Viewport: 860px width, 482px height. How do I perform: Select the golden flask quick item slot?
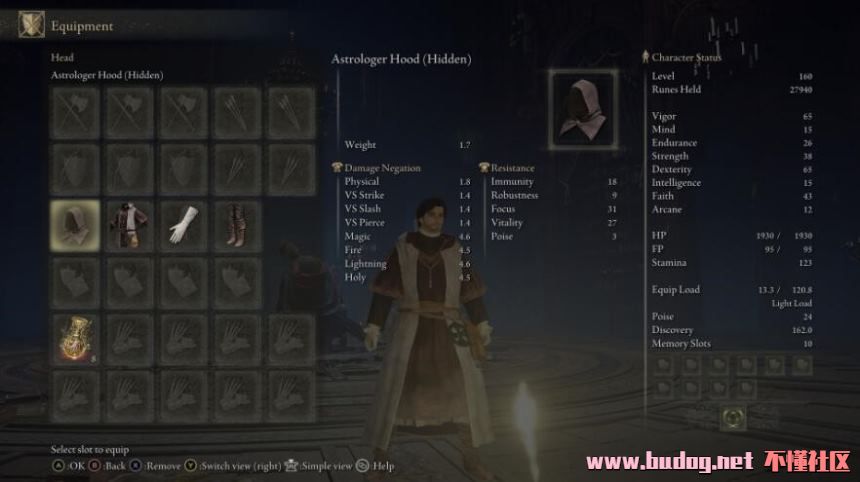[x=75, y=338]
